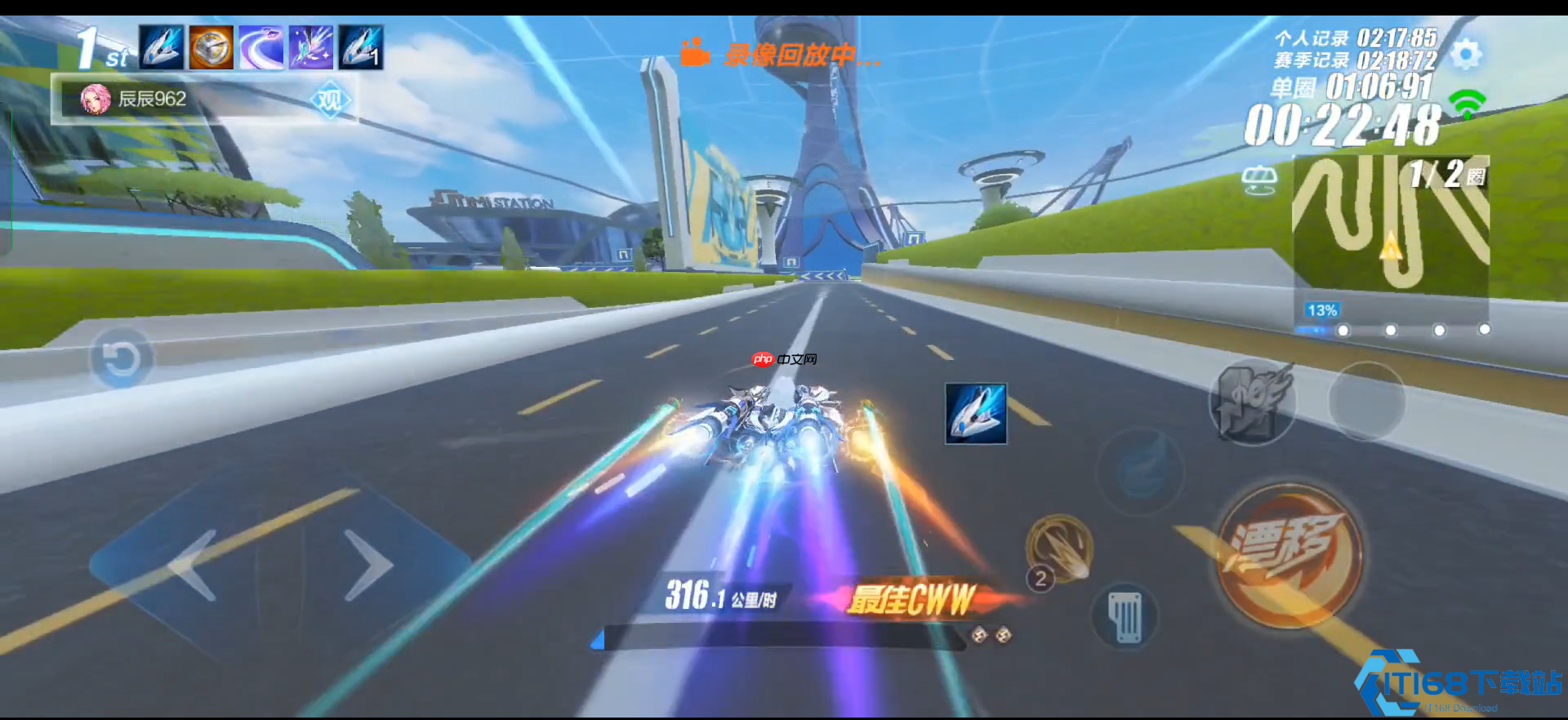Click the 辰辰962 player avatar

tap(96, 100)
